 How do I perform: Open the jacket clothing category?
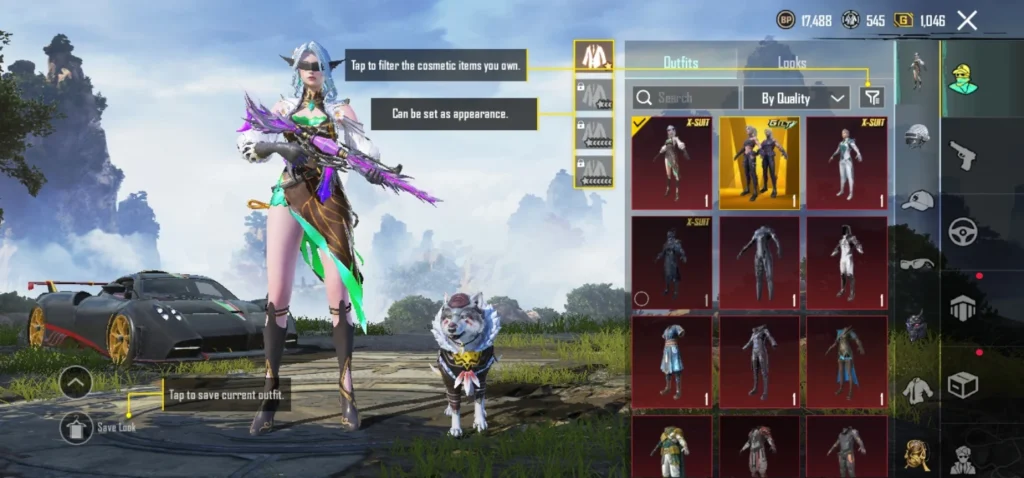917,388
